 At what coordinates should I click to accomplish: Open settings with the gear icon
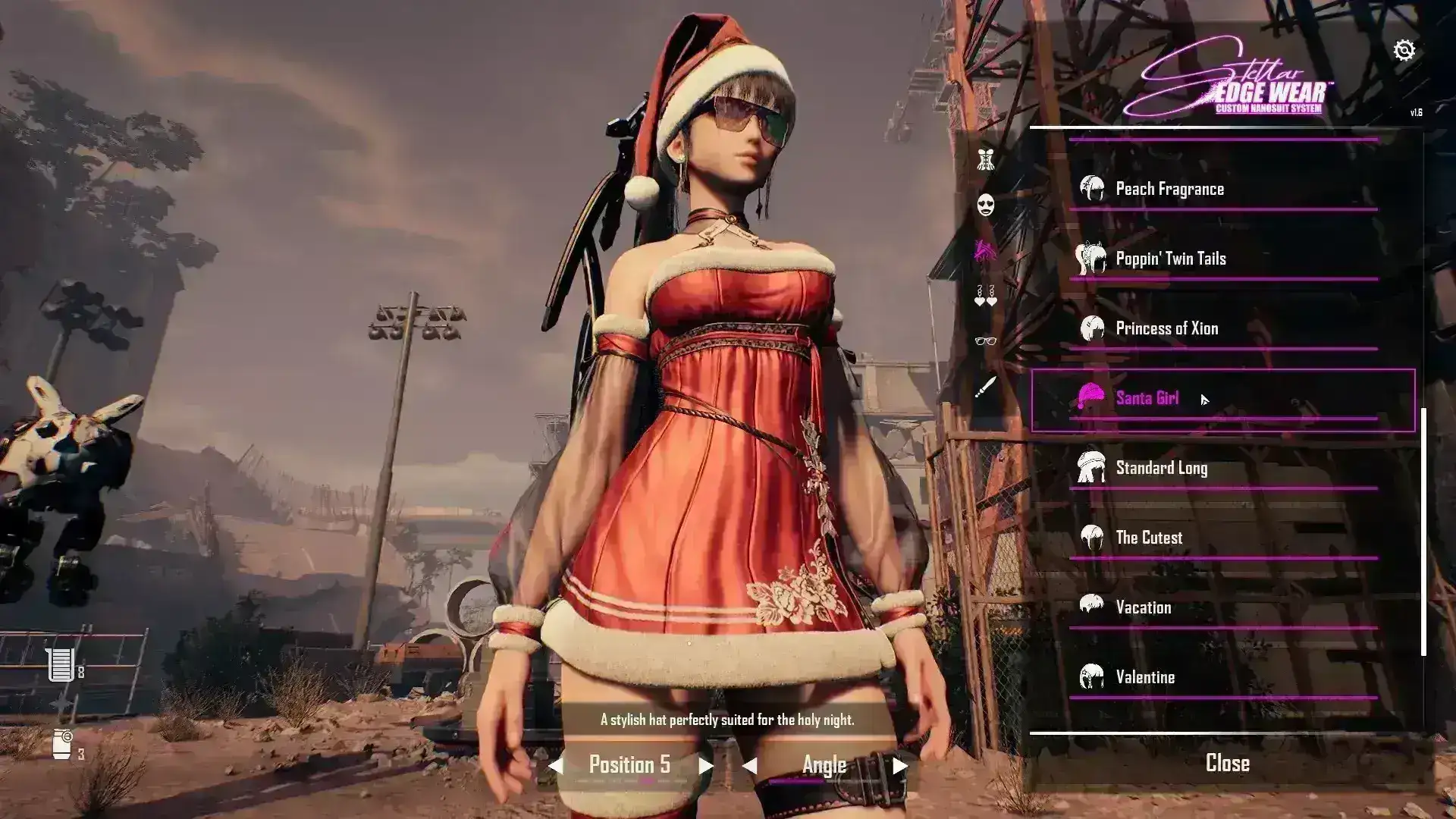[1404, 50]
